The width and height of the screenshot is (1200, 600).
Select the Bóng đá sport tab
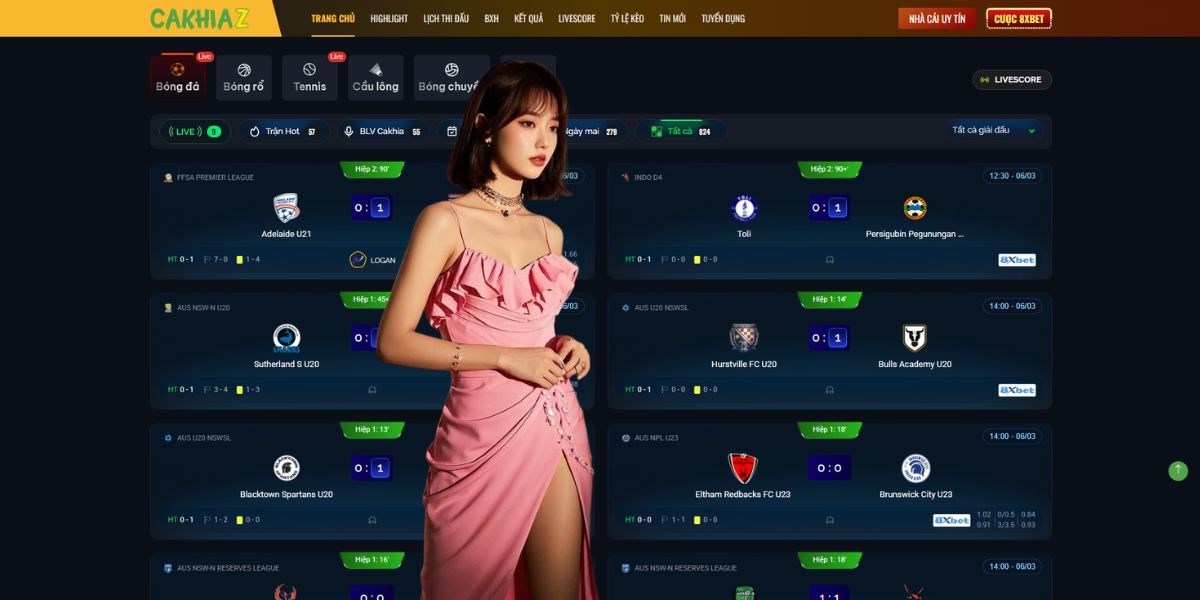tap(178, 78)
